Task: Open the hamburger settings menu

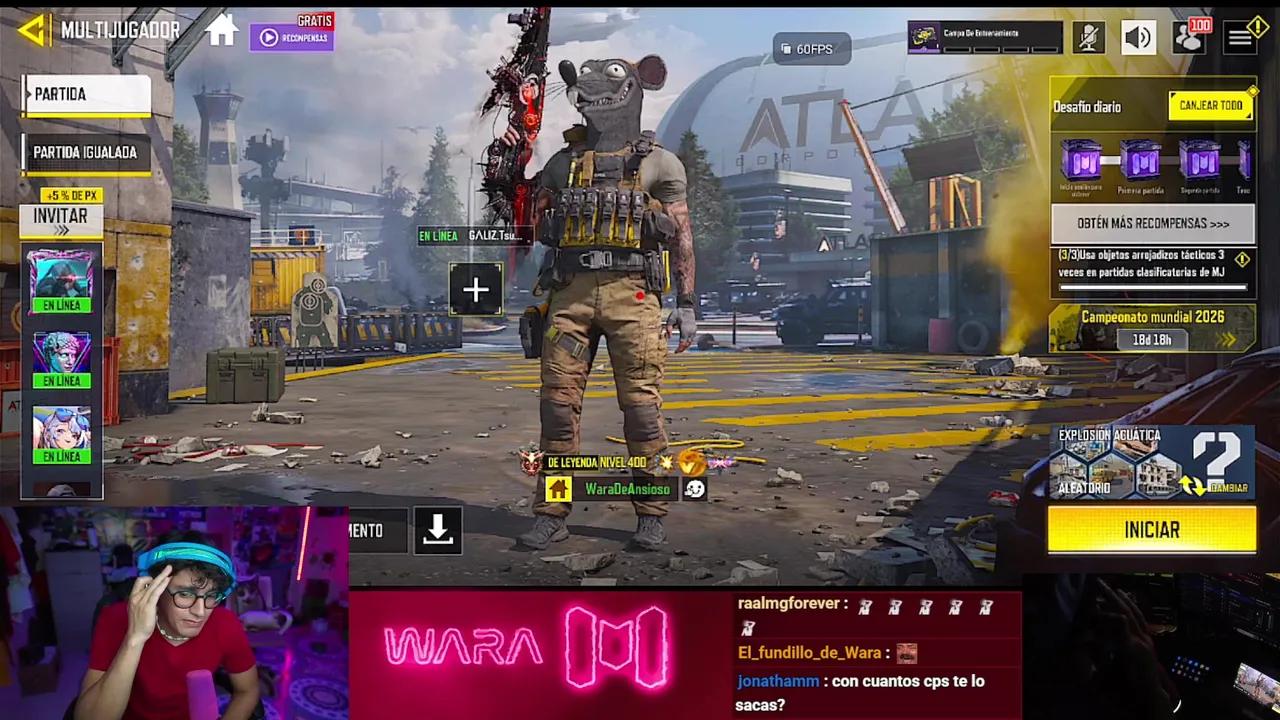Action: (x=1240, y=37)
